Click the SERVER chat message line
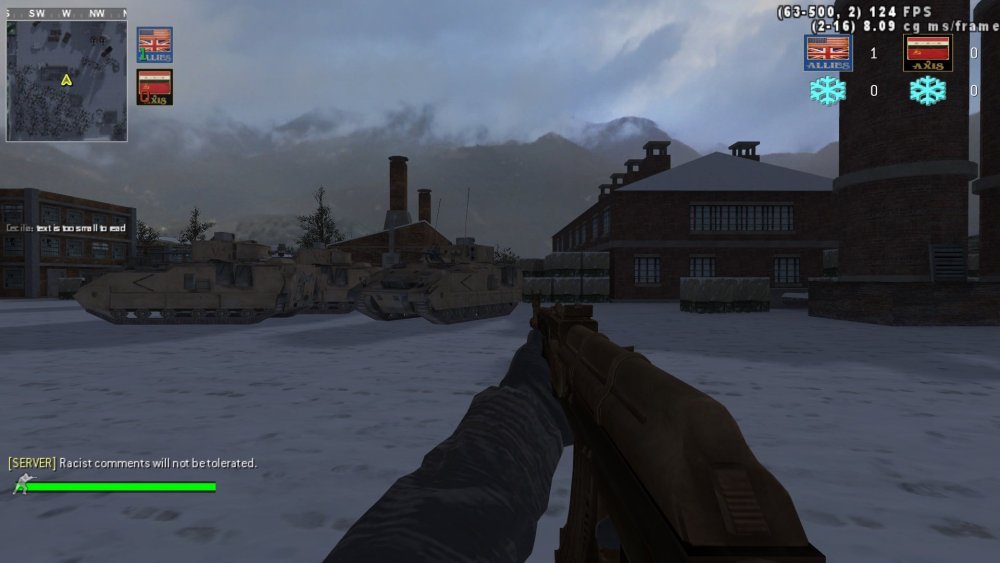This screenshot has width=1000, height=563. click(x=132, y=463)
